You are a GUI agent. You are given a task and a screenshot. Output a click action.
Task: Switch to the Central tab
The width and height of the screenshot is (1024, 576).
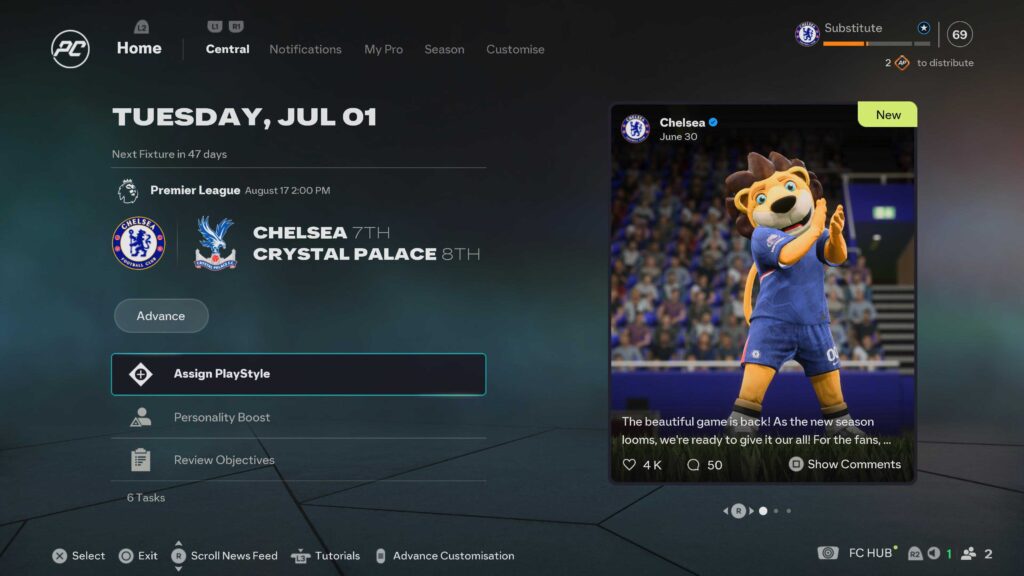[227, 49]
